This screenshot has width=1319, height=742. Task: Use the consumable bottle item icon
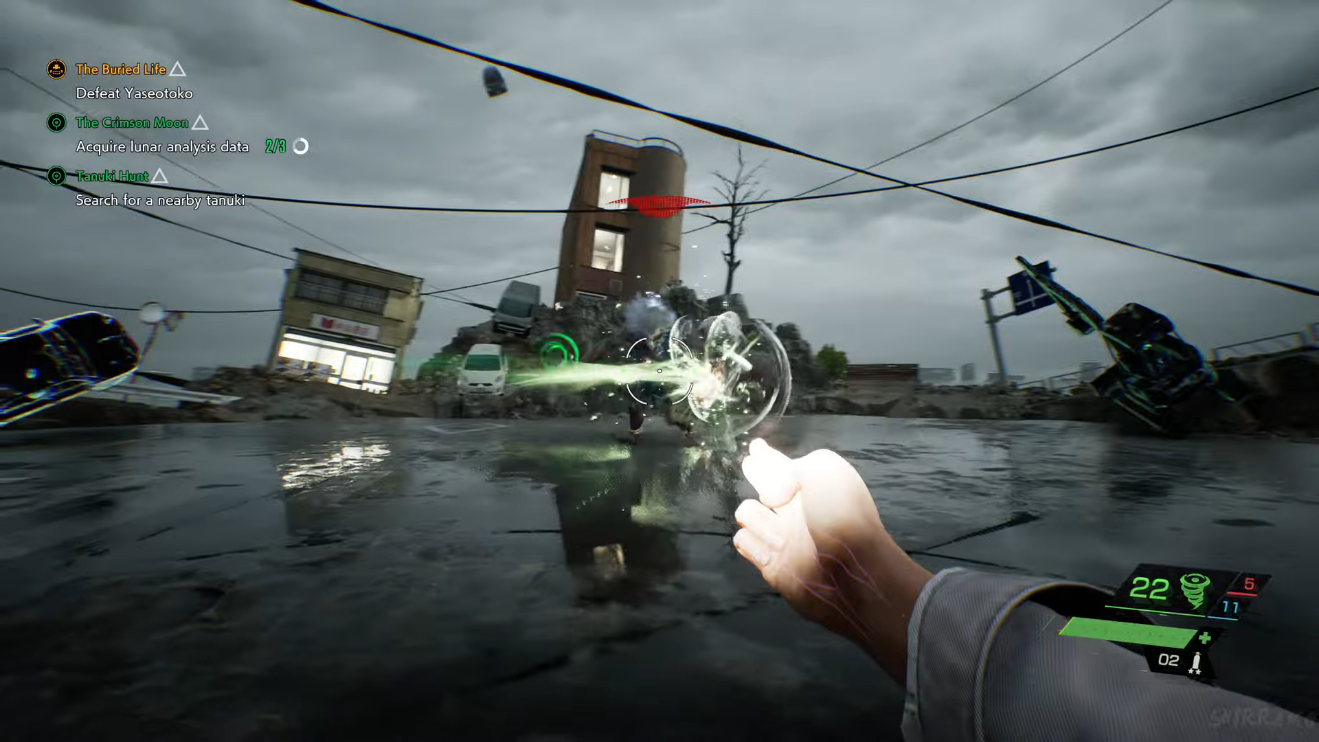(1195, 661)
